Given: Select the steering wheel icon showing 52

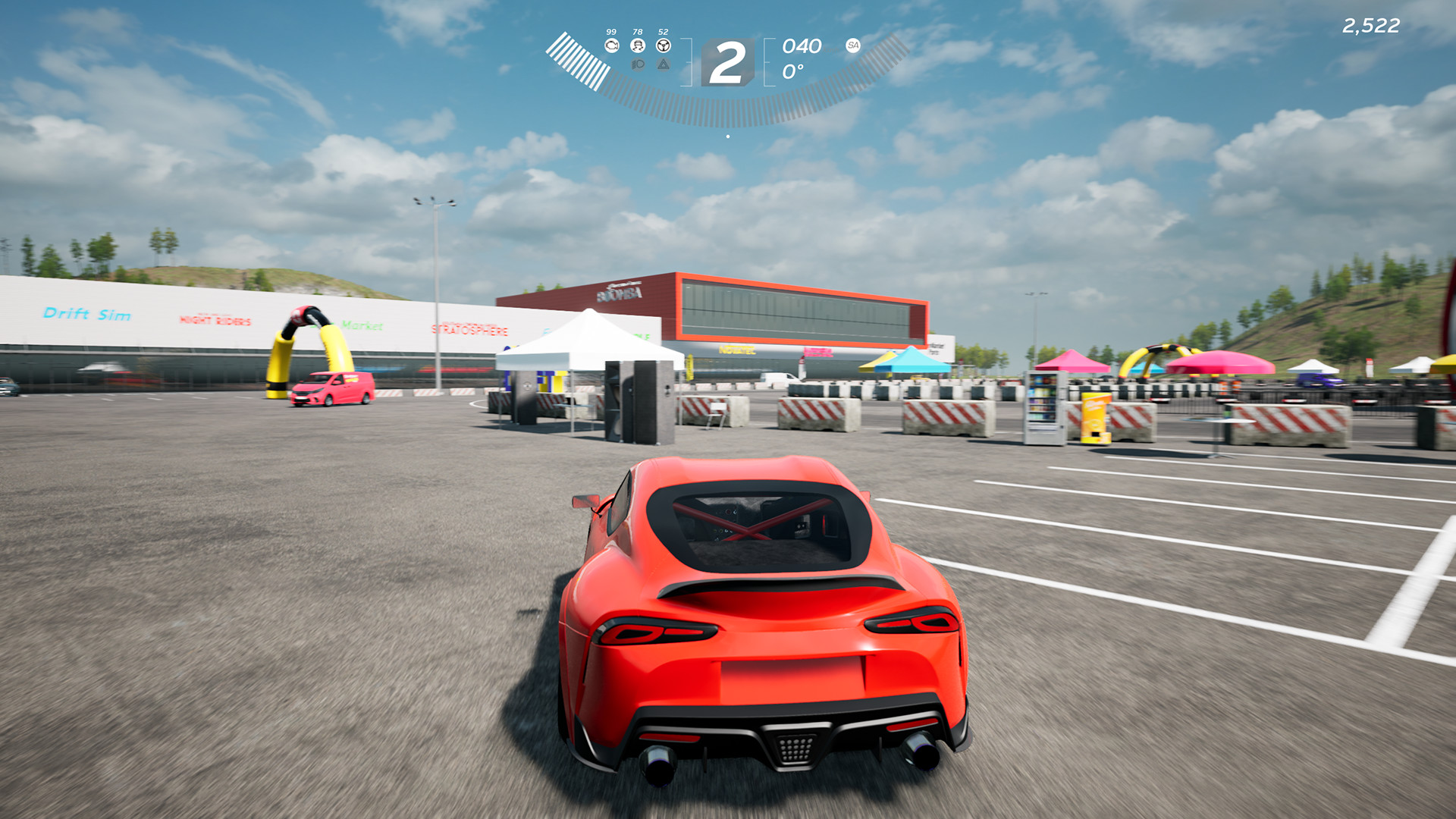Looking at the screenshot, I should [664, 45].
